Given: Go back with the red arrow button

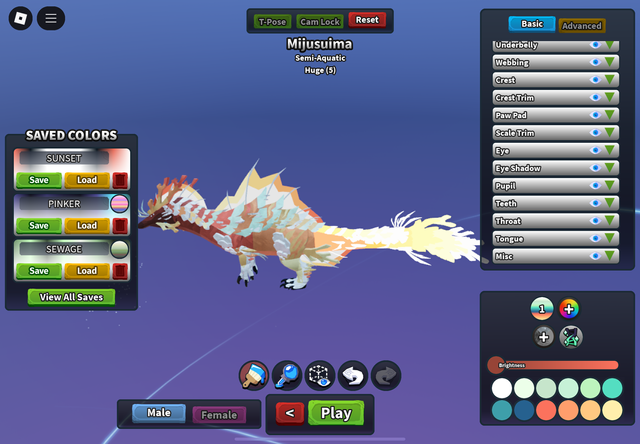Looking at the screenshot, I should [289, 413].
